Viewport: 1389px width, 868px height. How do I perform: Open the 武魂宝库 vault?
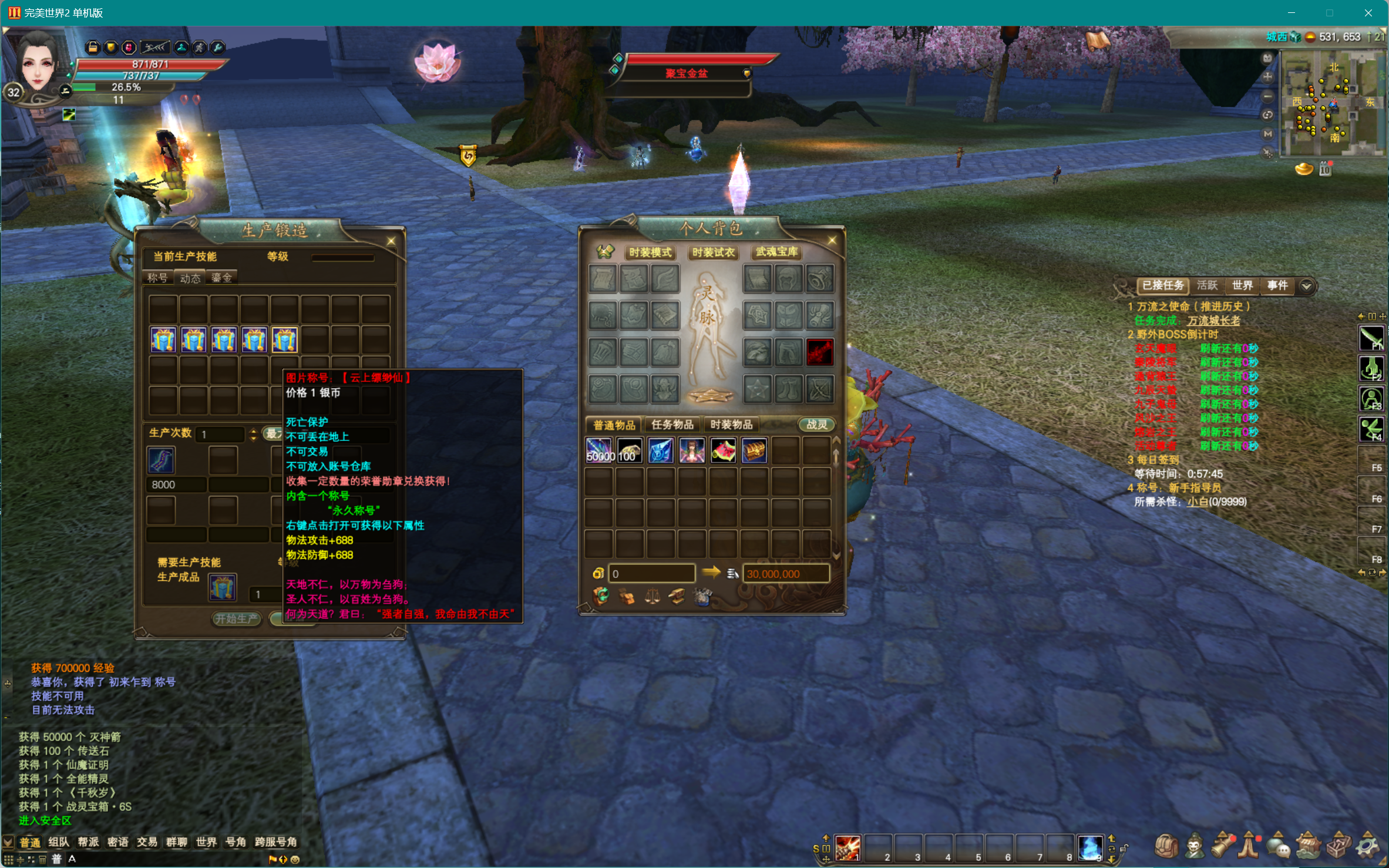(x=776, y=252)
